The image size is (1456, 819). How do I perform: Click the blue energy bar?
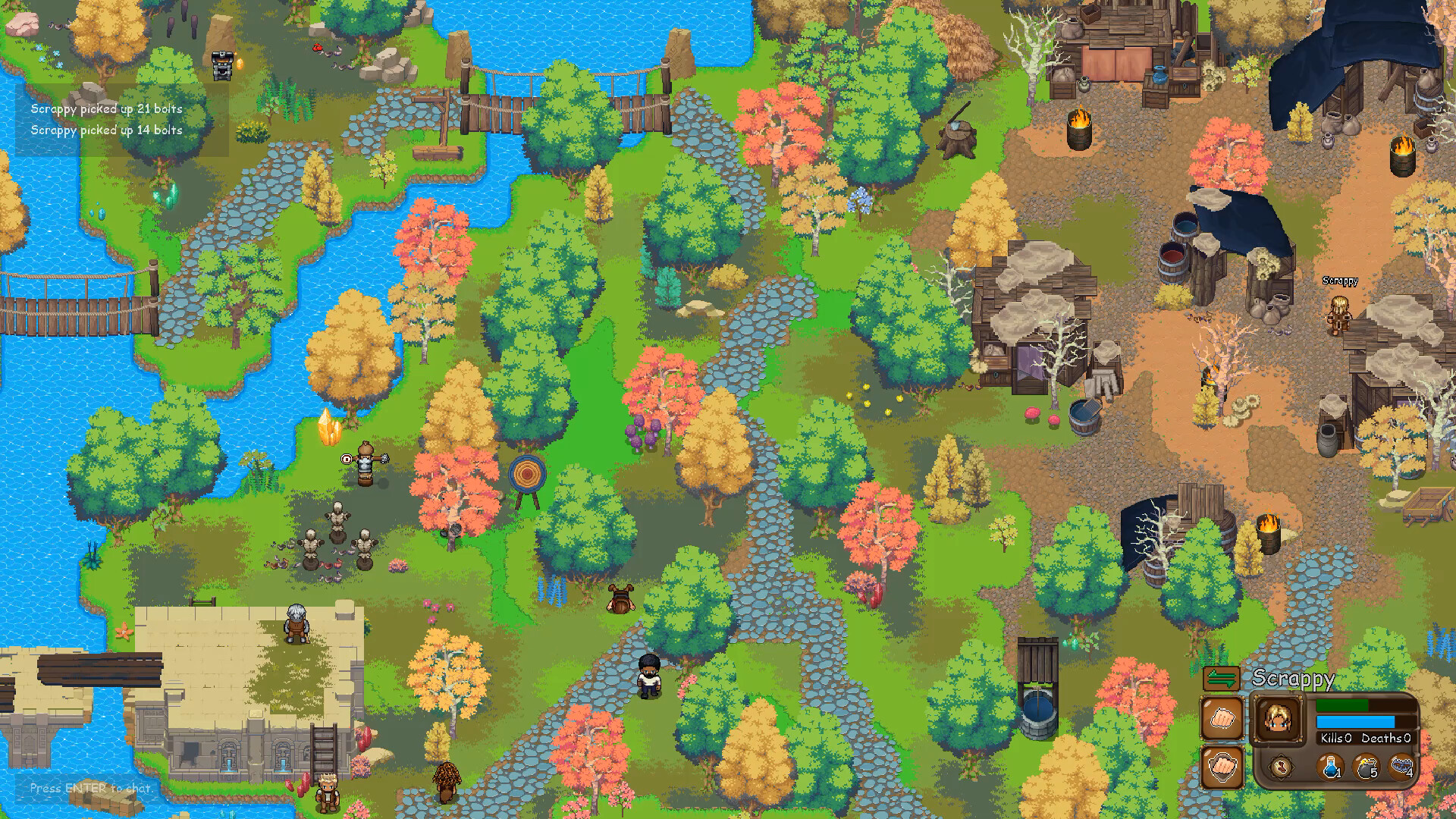point(1356,722)
